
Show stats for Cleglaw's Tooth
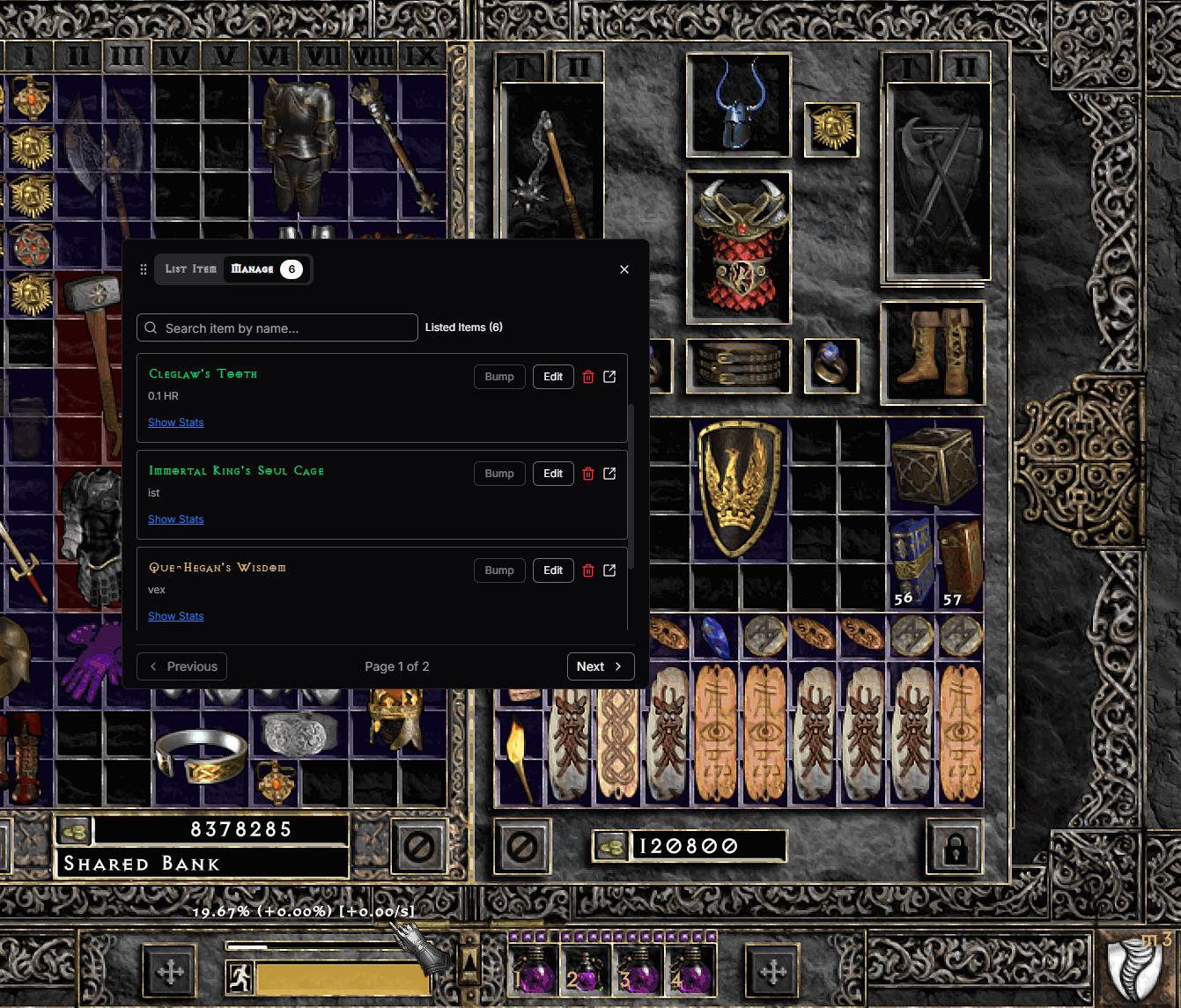176,423
